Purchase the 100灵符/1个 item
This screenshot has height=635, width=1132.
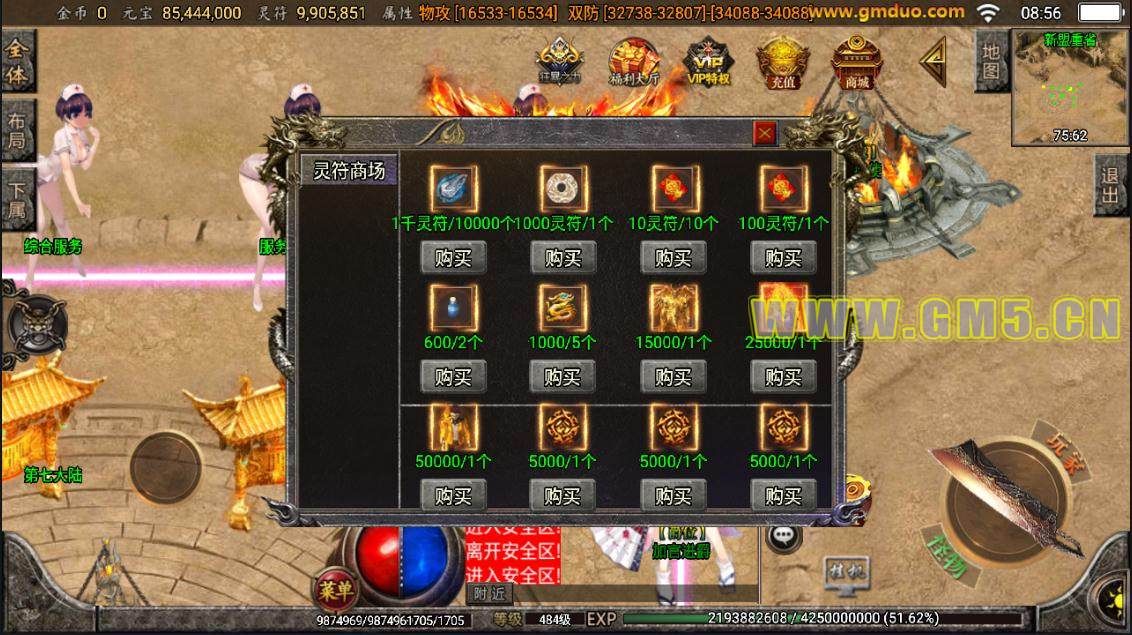point(783,258)
